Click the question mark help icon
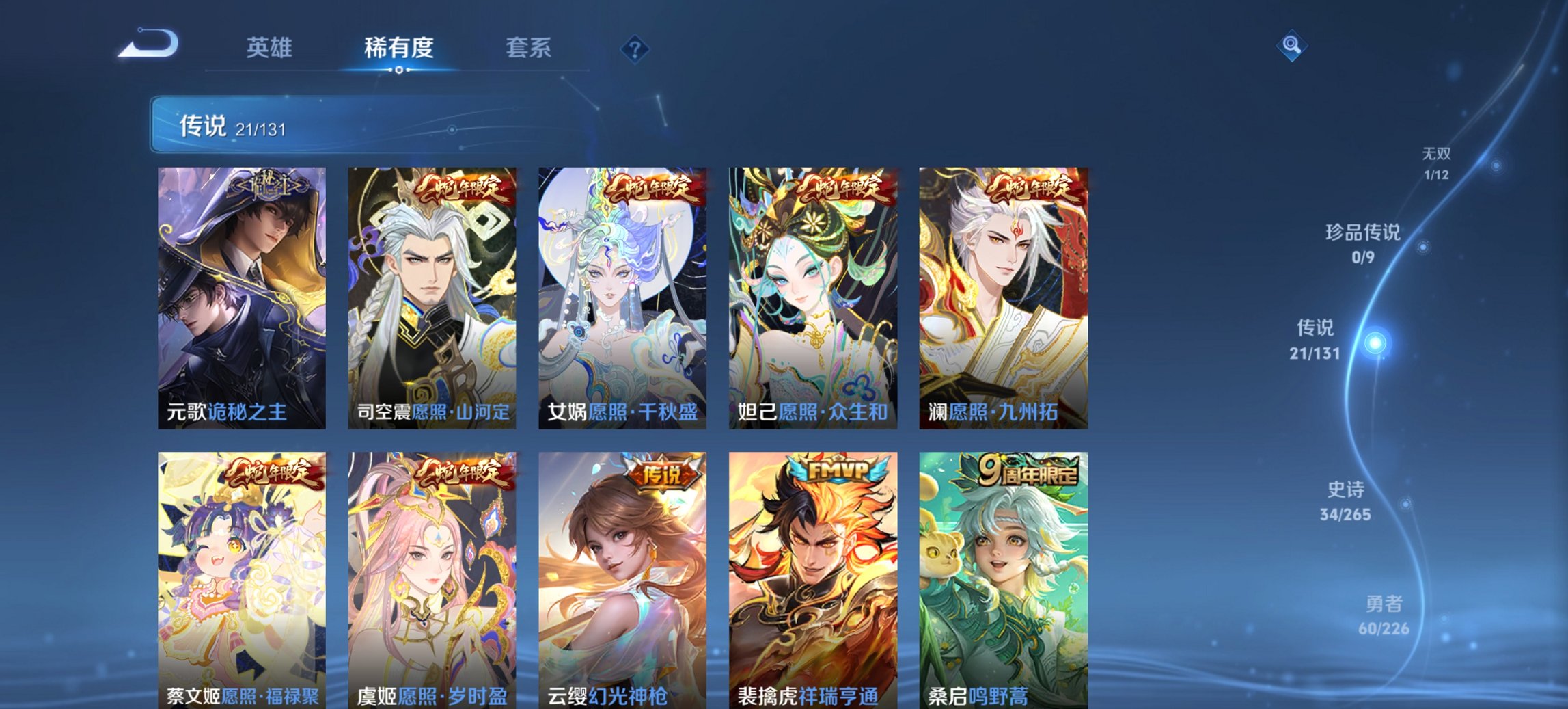The width and height of the screenshot is (1568, 709). [635, 47]
